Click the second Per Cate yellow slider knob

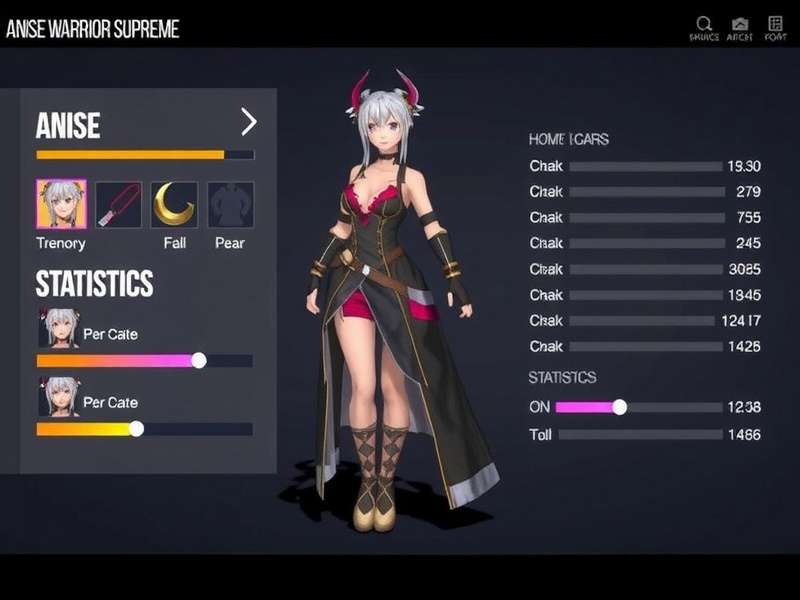coord(136,428)
